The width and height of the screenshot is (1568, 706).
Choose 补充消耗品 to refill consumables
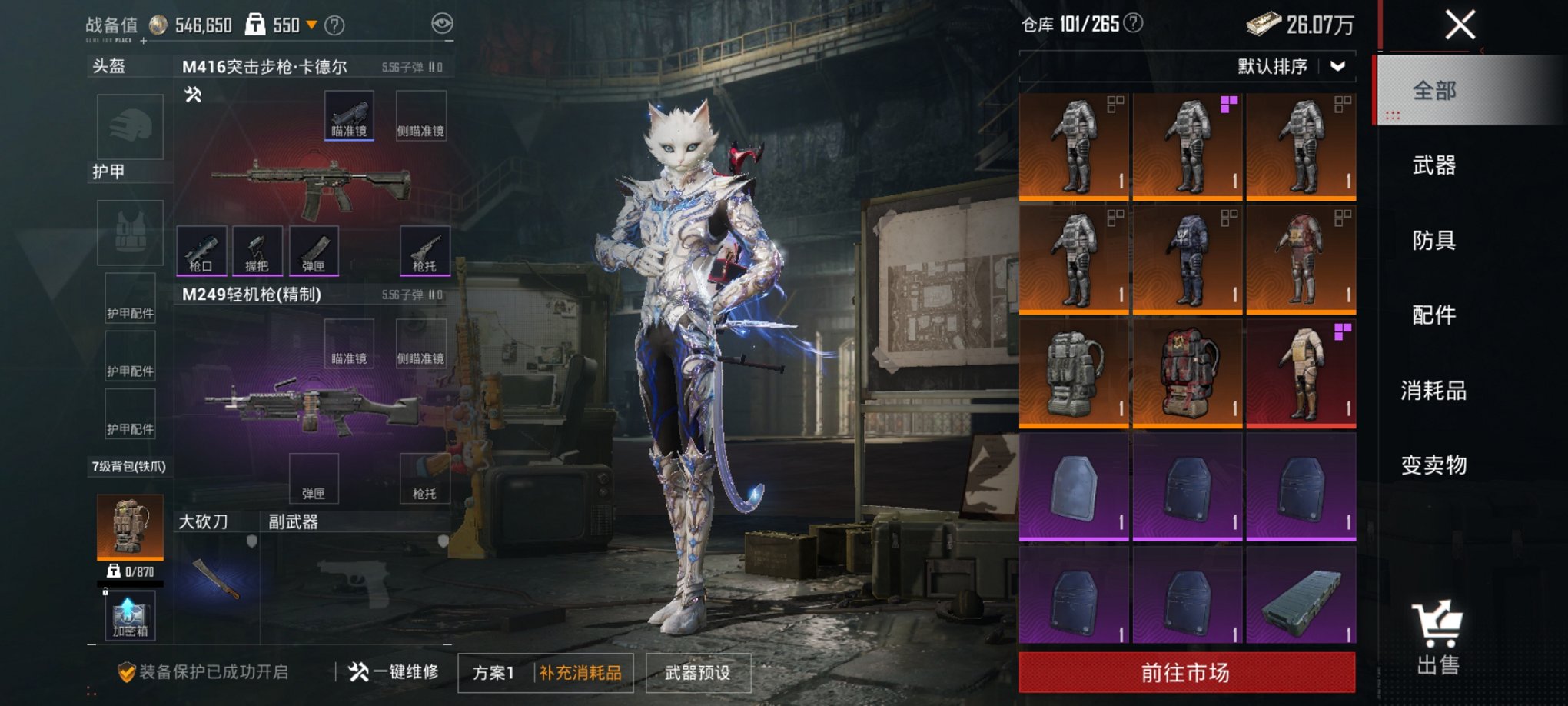(x=580, y=673)
